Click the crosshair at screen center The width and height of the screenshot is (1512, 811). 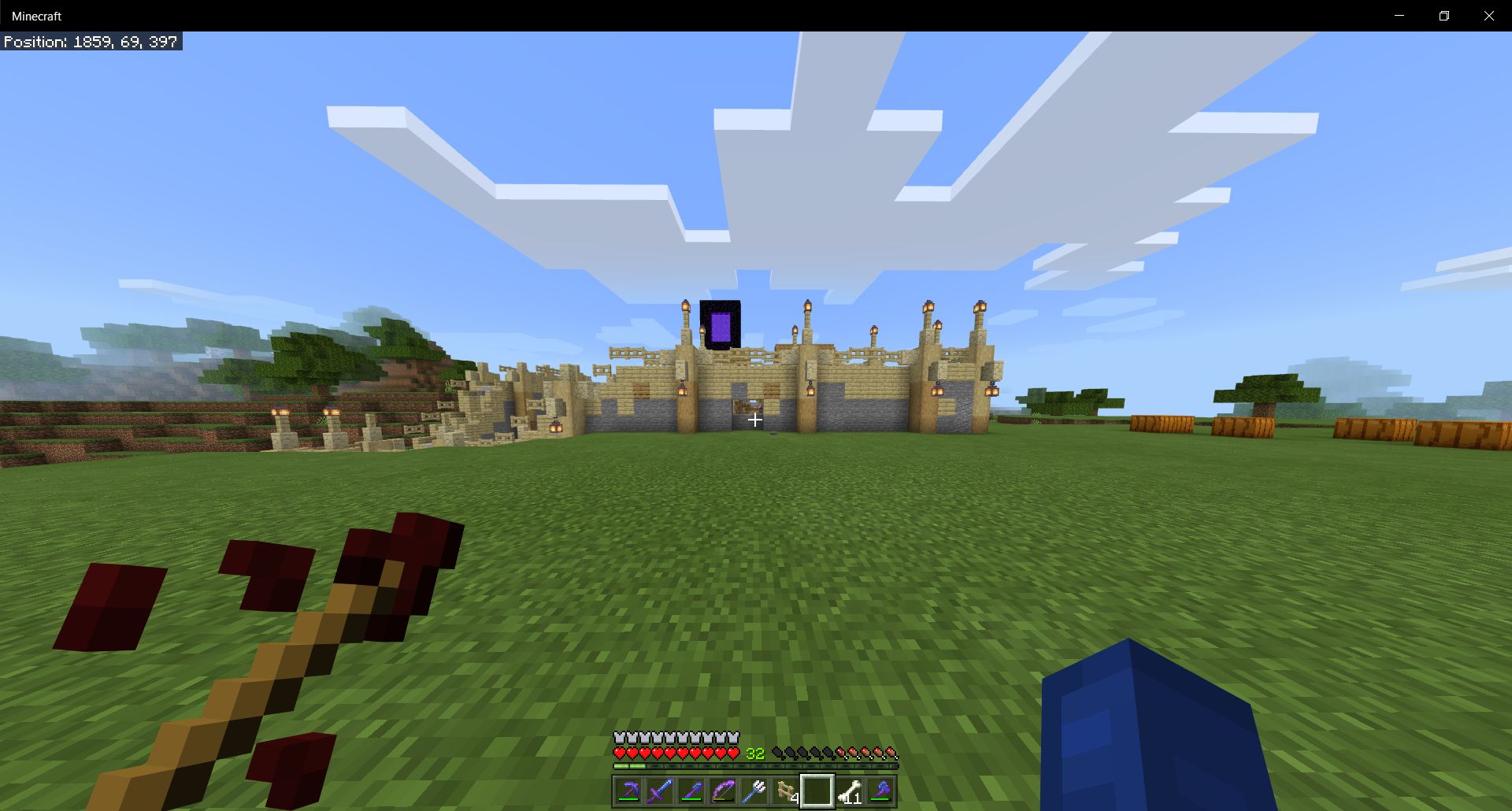755,420
